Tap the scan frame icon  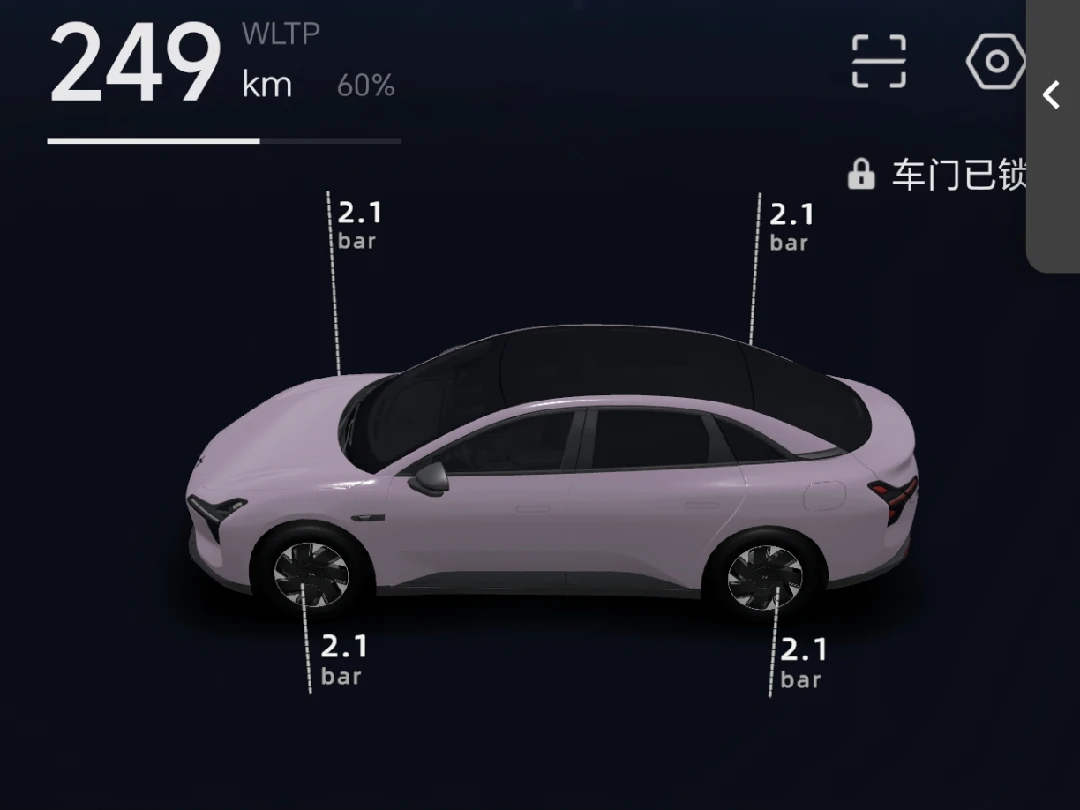(x=878, y=62)
